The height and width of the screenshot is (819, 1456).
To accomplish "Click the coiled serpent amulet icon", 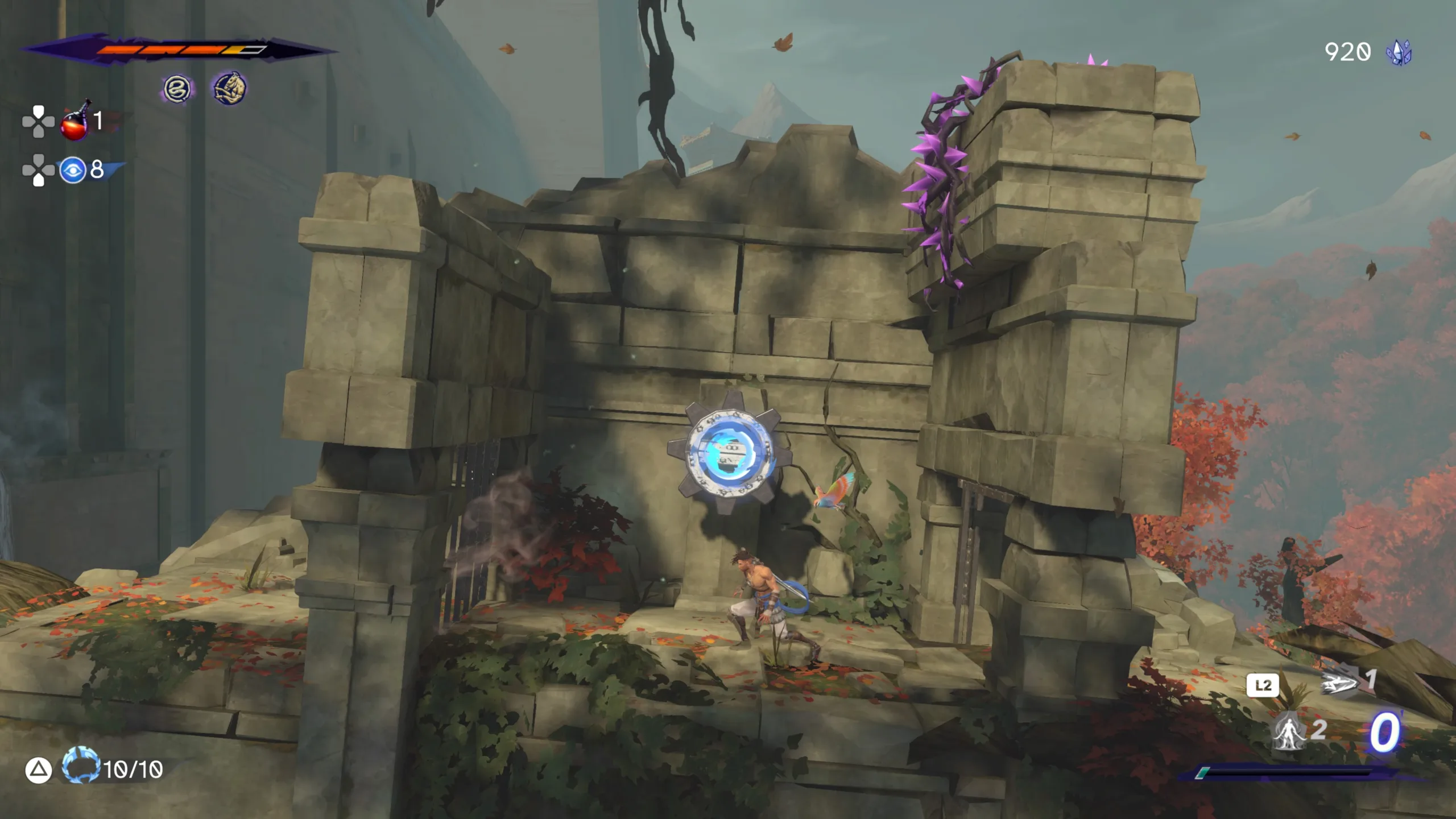I will (x=177, y=89).
